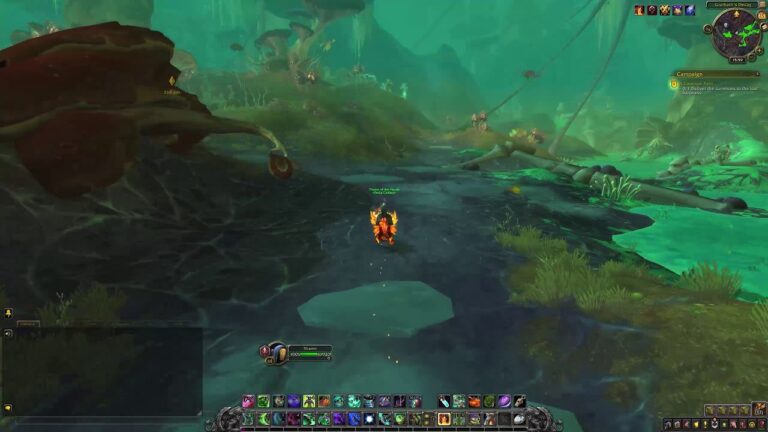Open the character info micro button
Viewport: 768px width, 432px height.
[667, 424]
